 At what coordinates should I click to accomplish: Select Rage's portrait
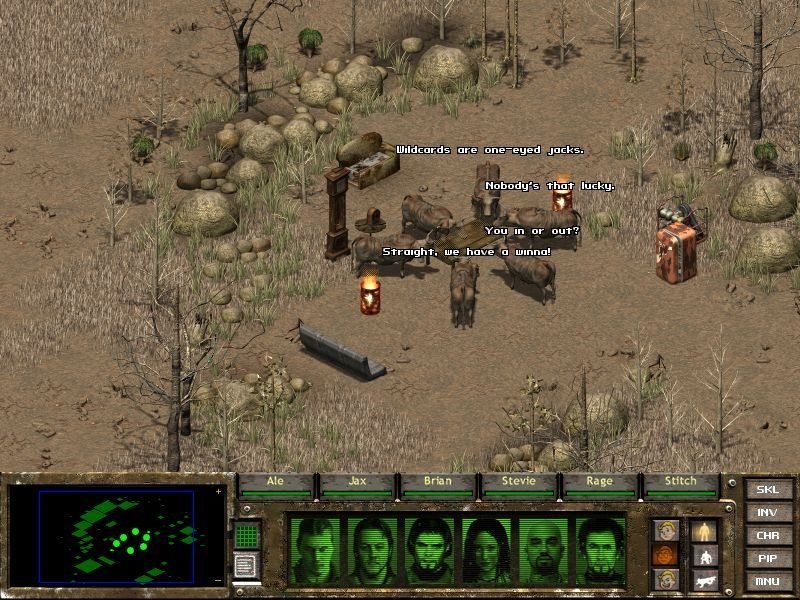[543, 551]
